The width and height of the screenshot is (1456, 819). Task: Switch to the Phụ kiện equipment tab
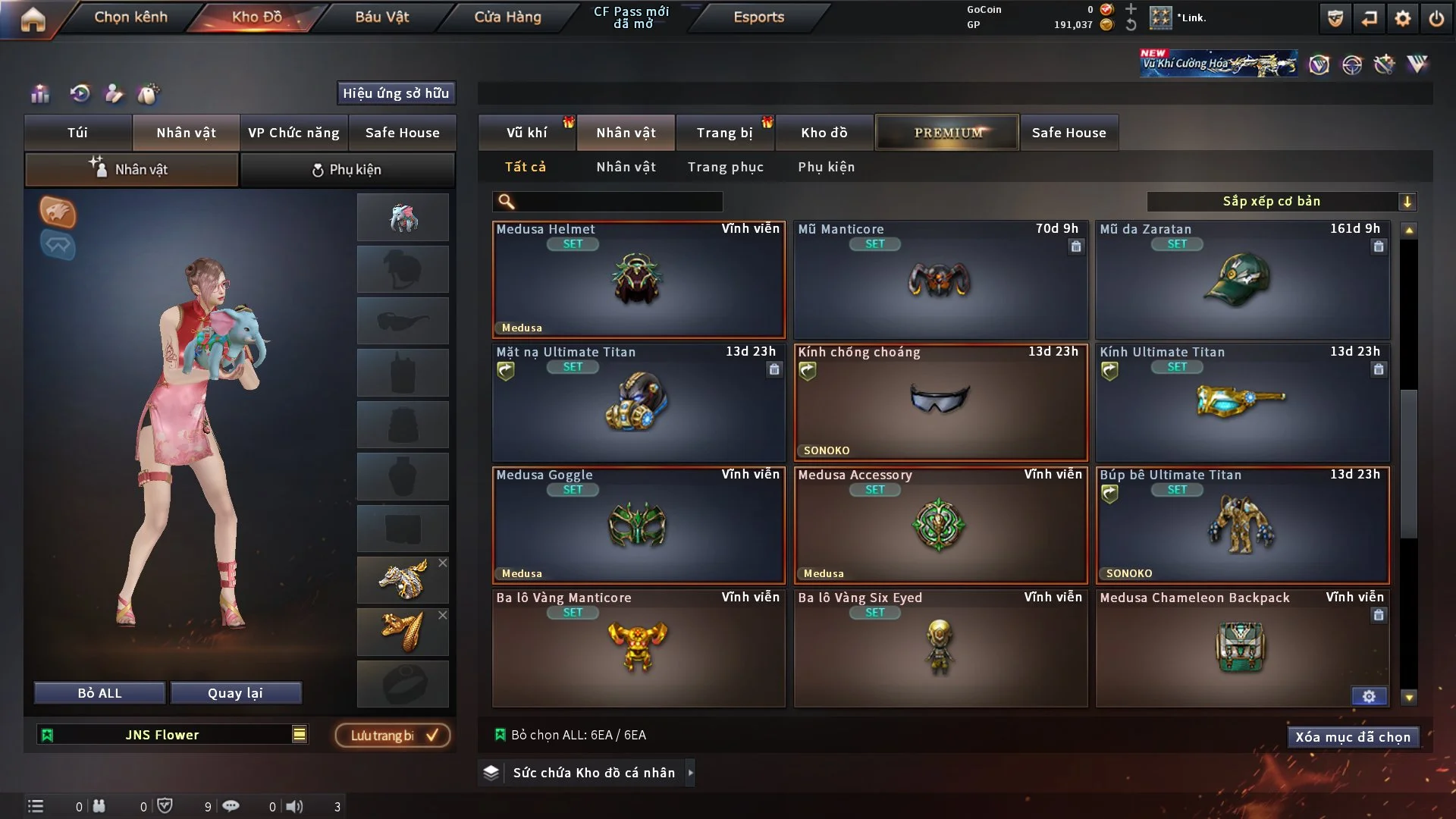(347, 170)
